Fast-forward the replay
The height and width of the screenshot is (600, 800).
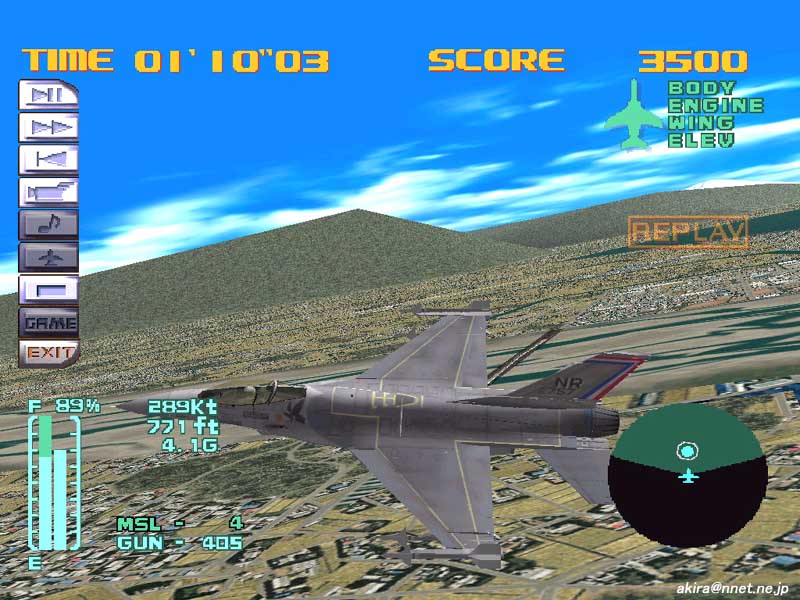[x=48, y=128]
